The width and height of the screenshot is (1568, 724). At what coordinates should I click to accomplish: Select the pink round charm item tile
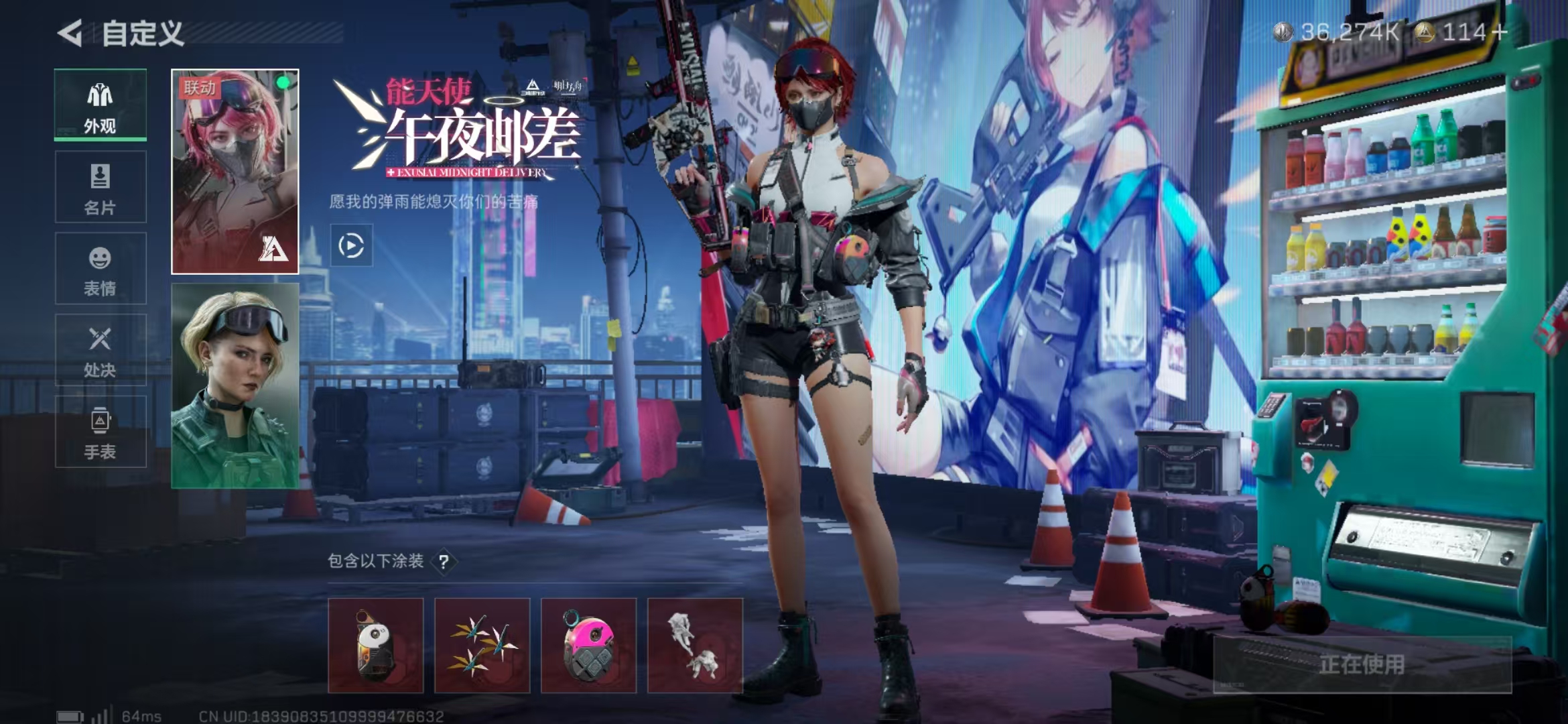click(588, 646)
